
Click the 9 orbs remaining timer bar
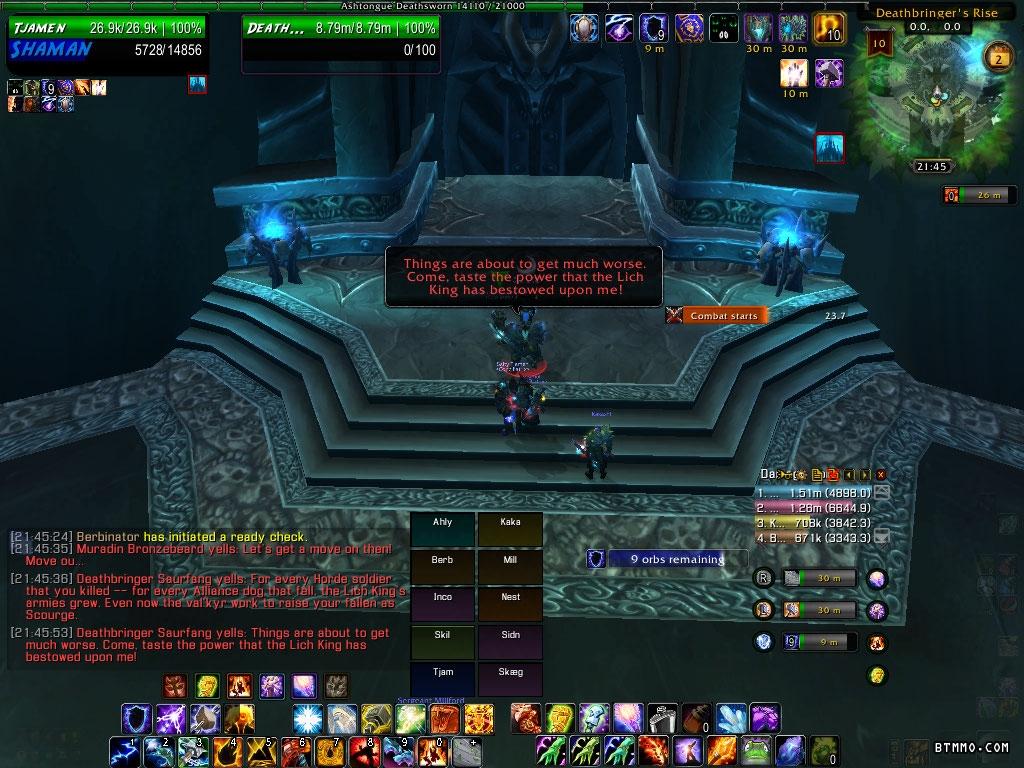666,559
